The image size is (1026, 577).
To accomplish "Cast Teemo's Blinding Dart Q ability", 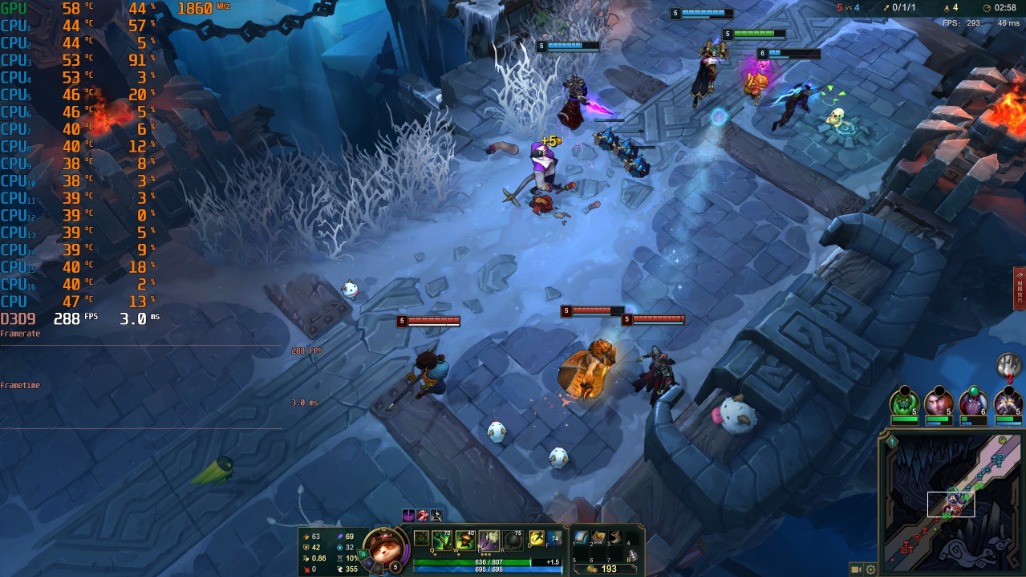I will pyautogui.click(x=442, y=540).
